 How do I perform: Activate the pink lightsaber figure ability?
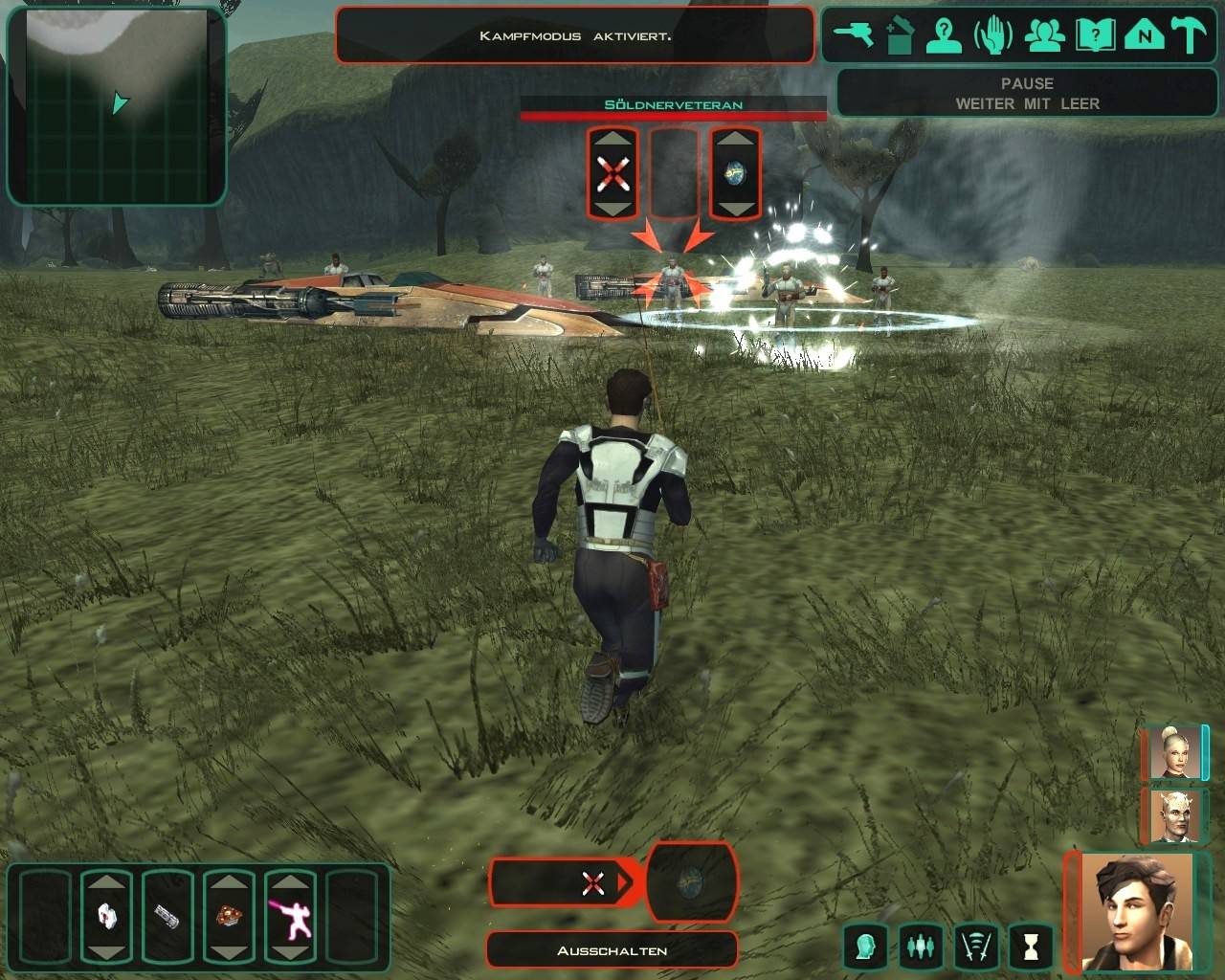(x=290, y=917)
